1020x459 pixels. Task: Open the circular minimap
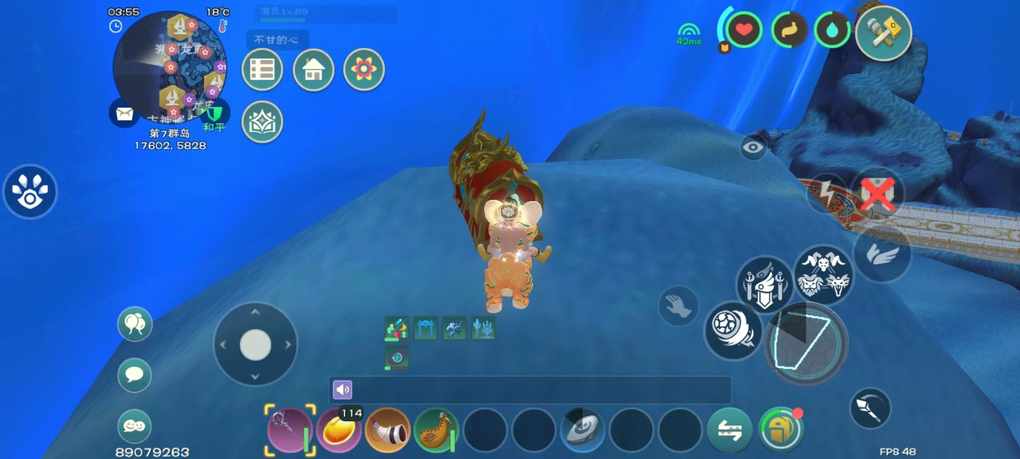170,66
